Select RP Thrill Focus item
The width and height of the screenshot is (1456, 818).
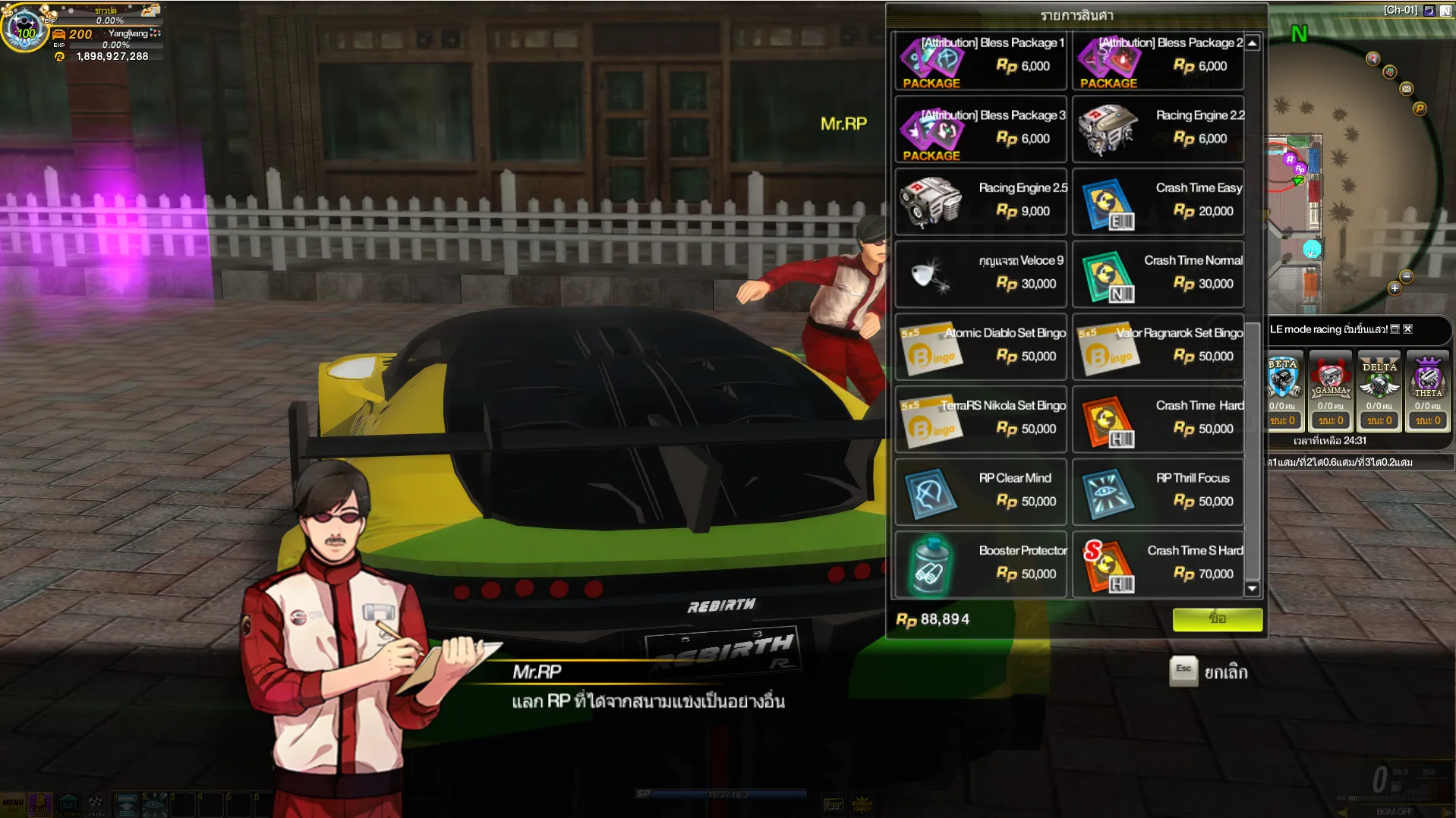[1158, 492]
